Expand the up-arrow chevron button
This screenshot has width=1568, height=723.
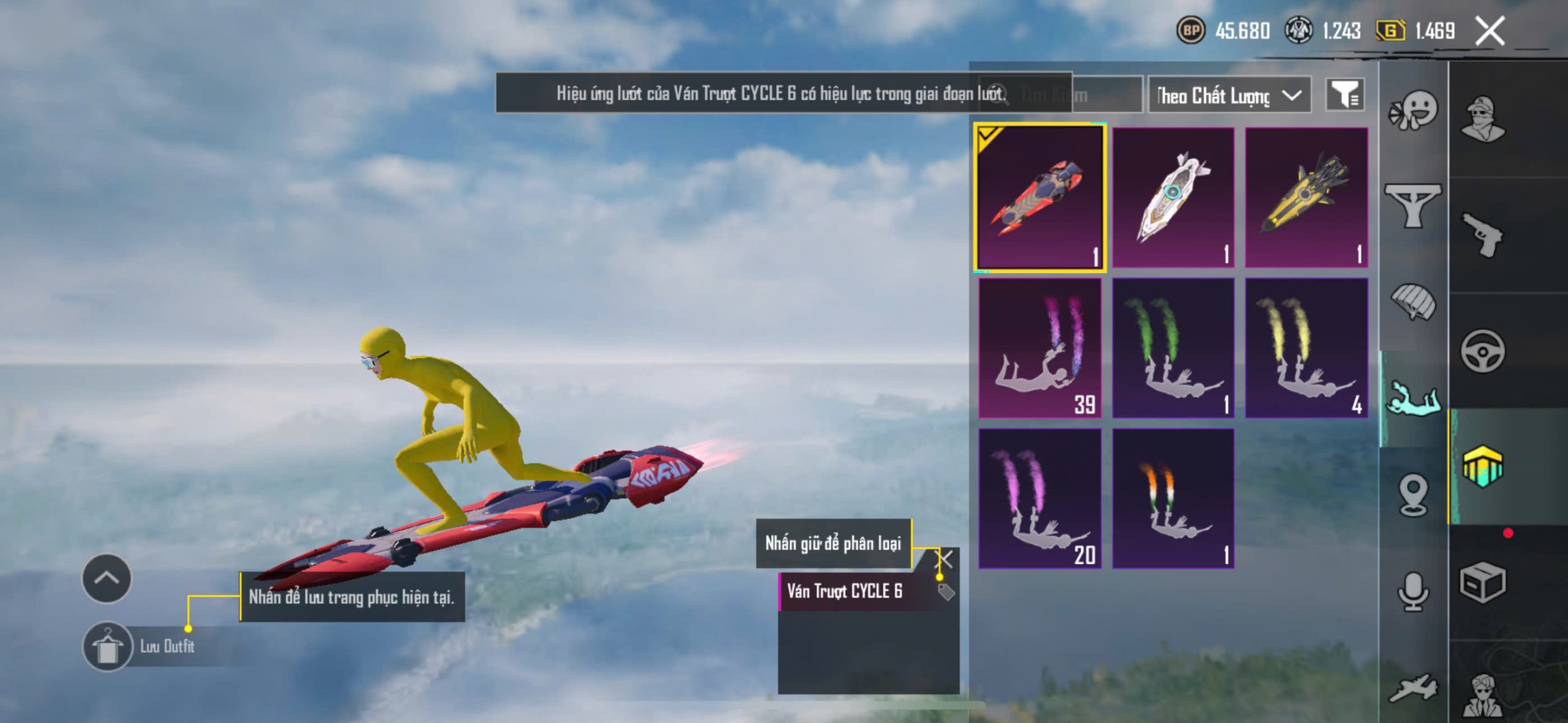click(x=107, y=578)
